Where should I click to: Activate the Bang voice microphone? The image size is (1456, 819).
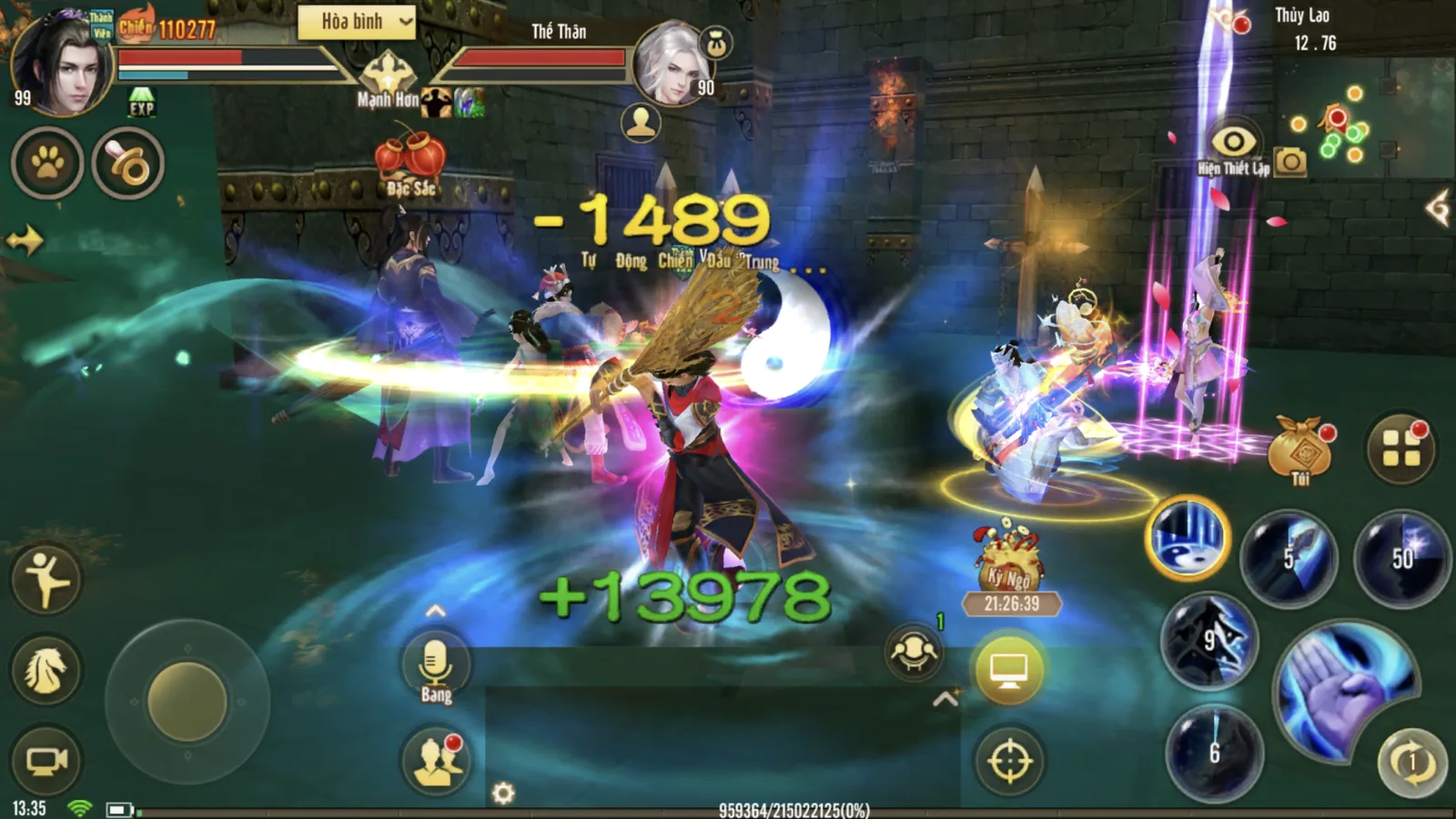click(x=436, y=667)
